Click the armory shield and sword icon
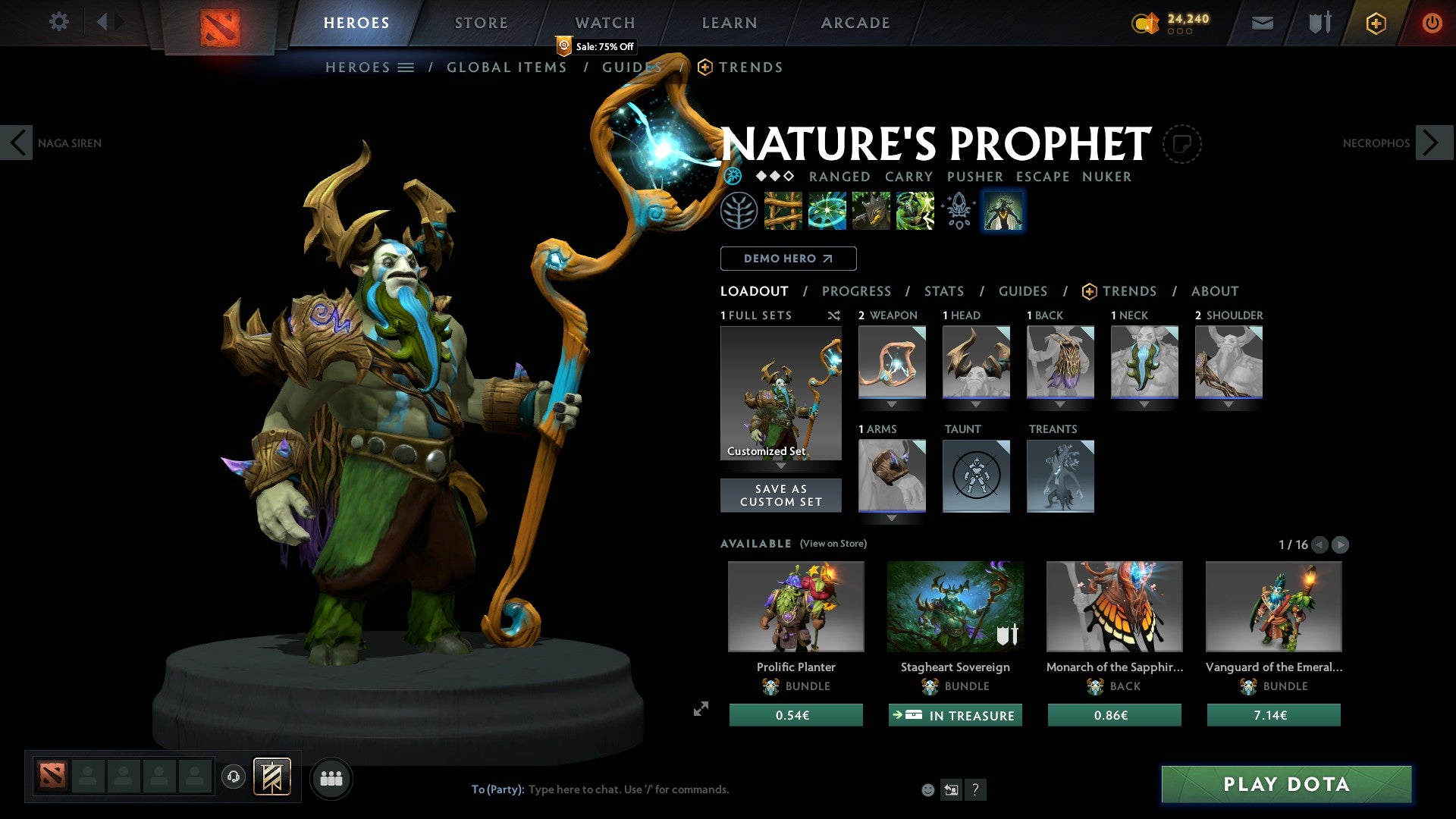This screenshot has height=819, width=1456. (x=1319, y=23)
